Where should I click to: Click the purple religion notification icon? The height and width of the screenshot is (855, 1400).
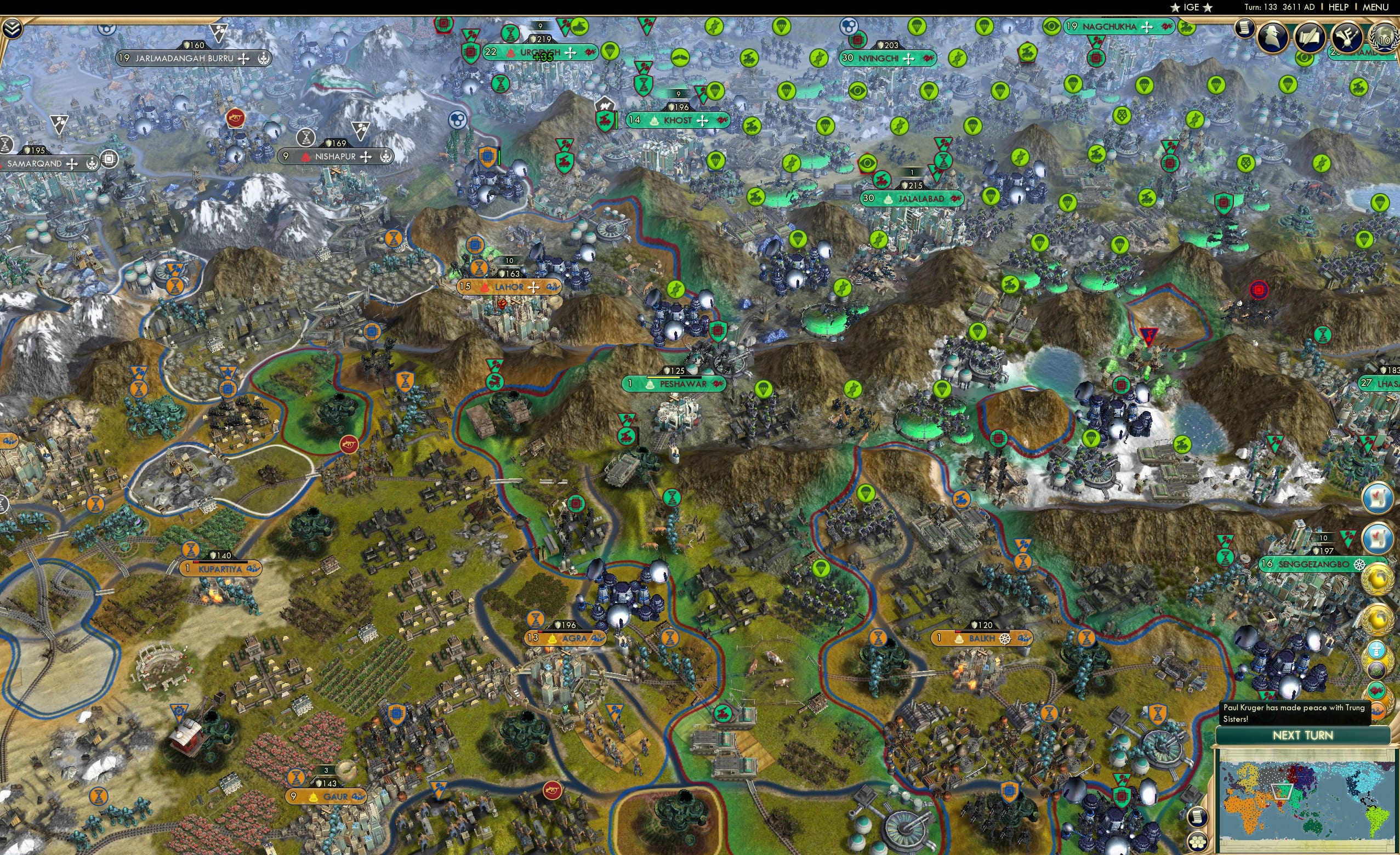tap(1378, 670)
